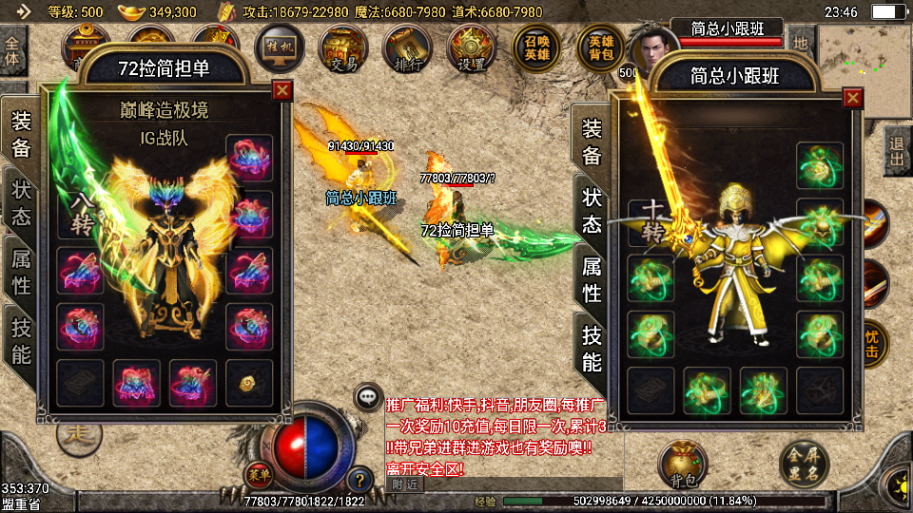The image size is (913, 513).
Task: Switch to 属性 tab in right panel
Action: coord(592,279)
